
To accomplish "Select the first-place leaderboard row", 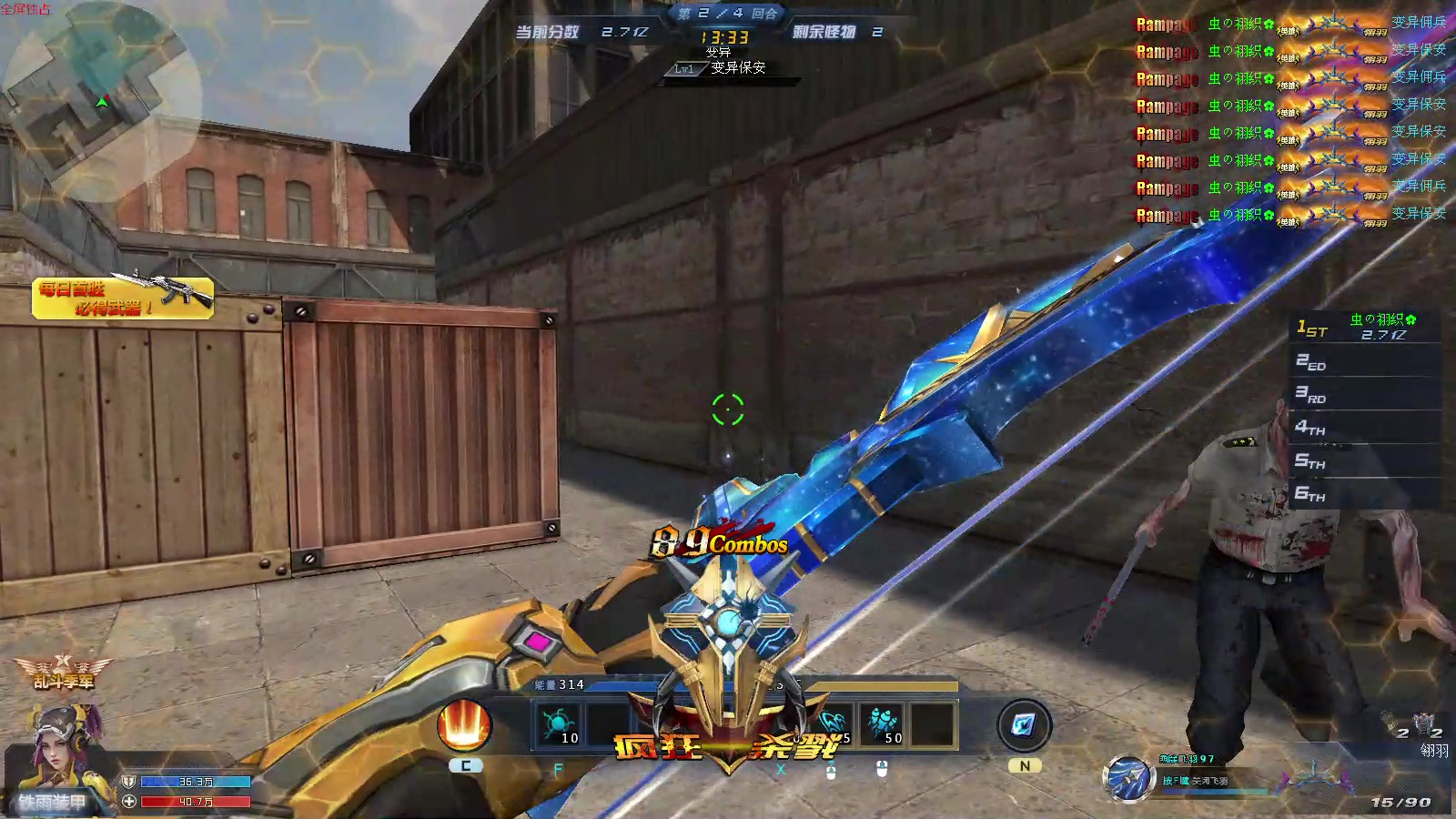I will [1365, 328].
